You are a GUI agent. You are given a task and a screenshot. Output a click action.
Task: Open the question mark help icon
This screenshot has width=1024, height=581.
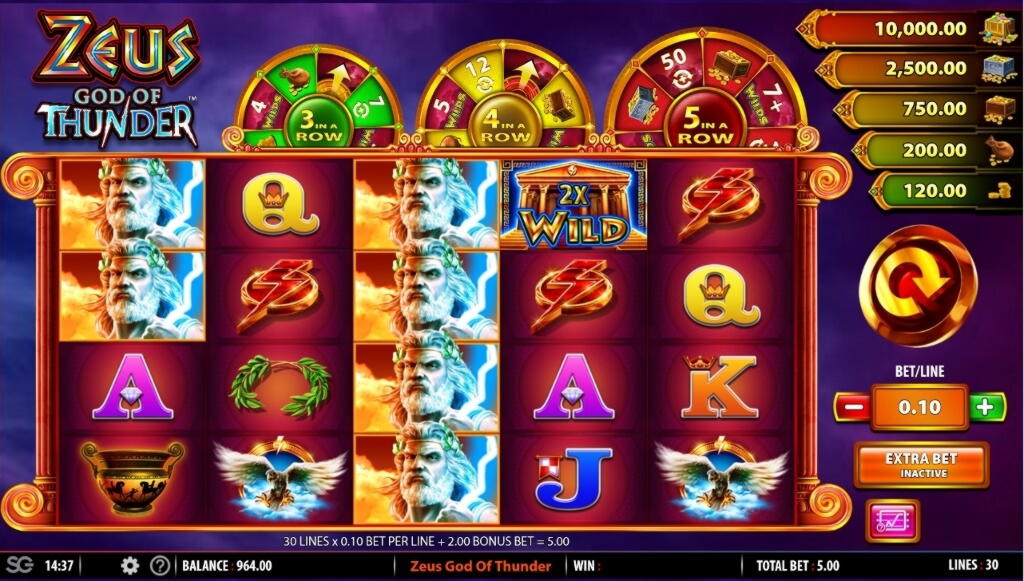tap(159, 566)
